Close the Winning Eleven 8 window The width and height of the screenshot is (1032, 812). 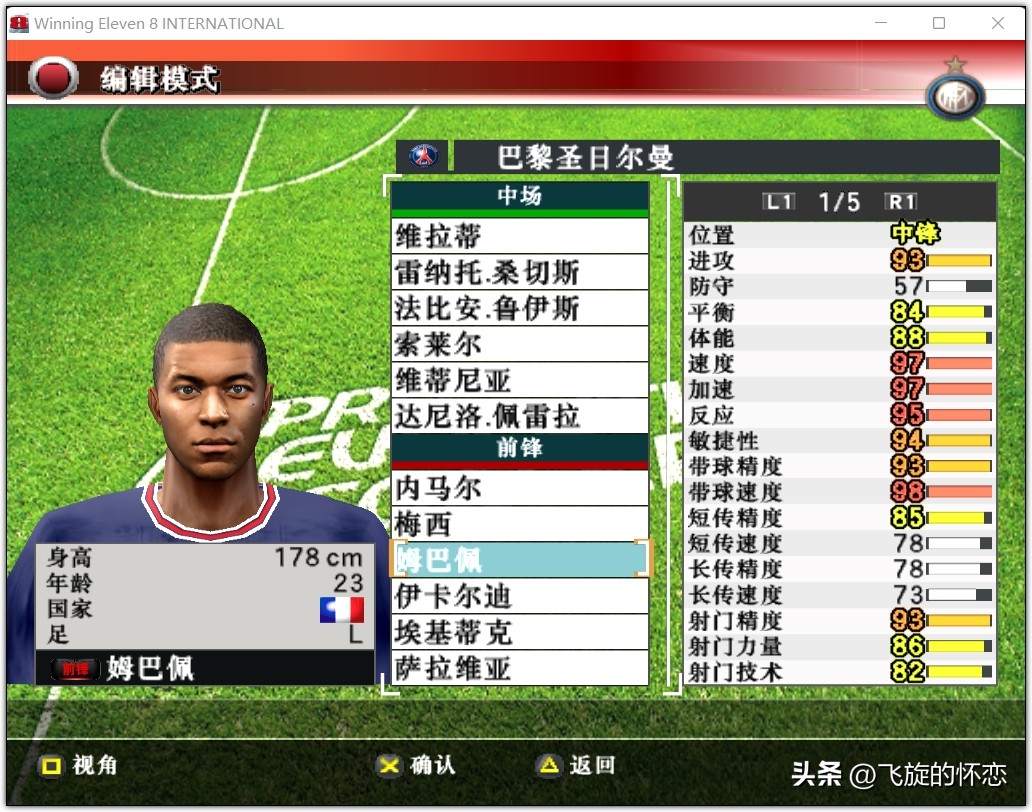click(x=997, y=23)
